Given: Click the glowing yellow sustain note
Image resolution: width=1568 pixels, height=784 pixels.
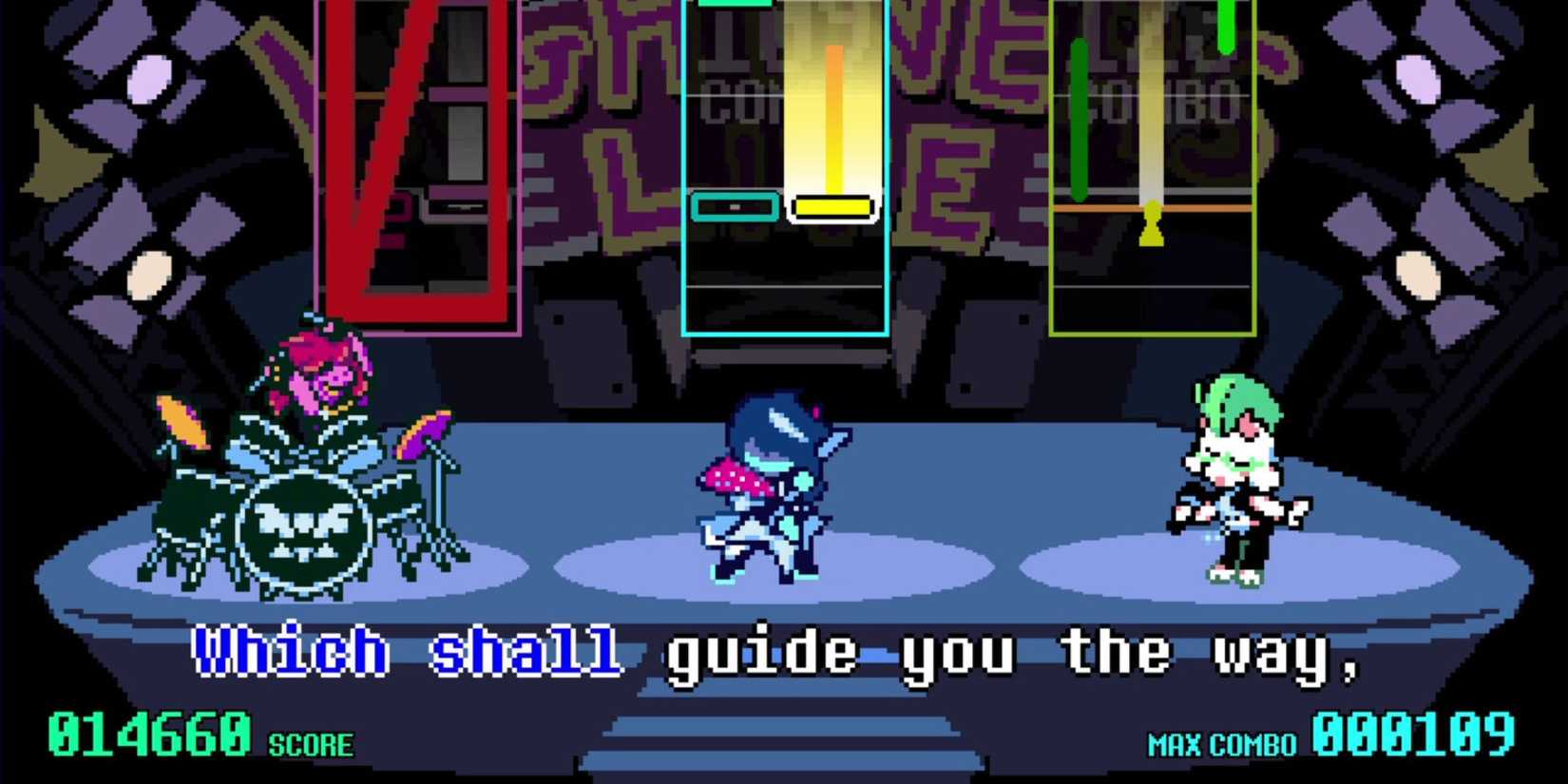Looking at the screenshot, I should point(834,124).
